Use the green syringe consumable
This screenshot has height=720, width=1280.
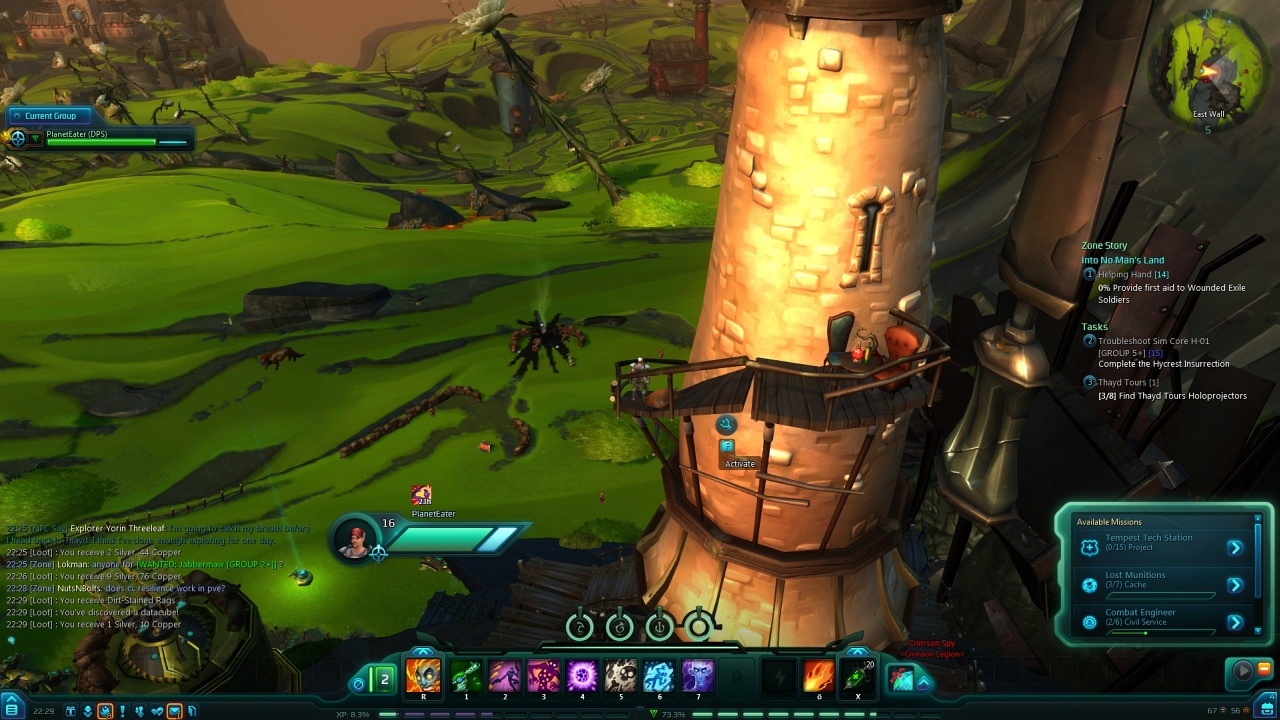click(856, 677)
